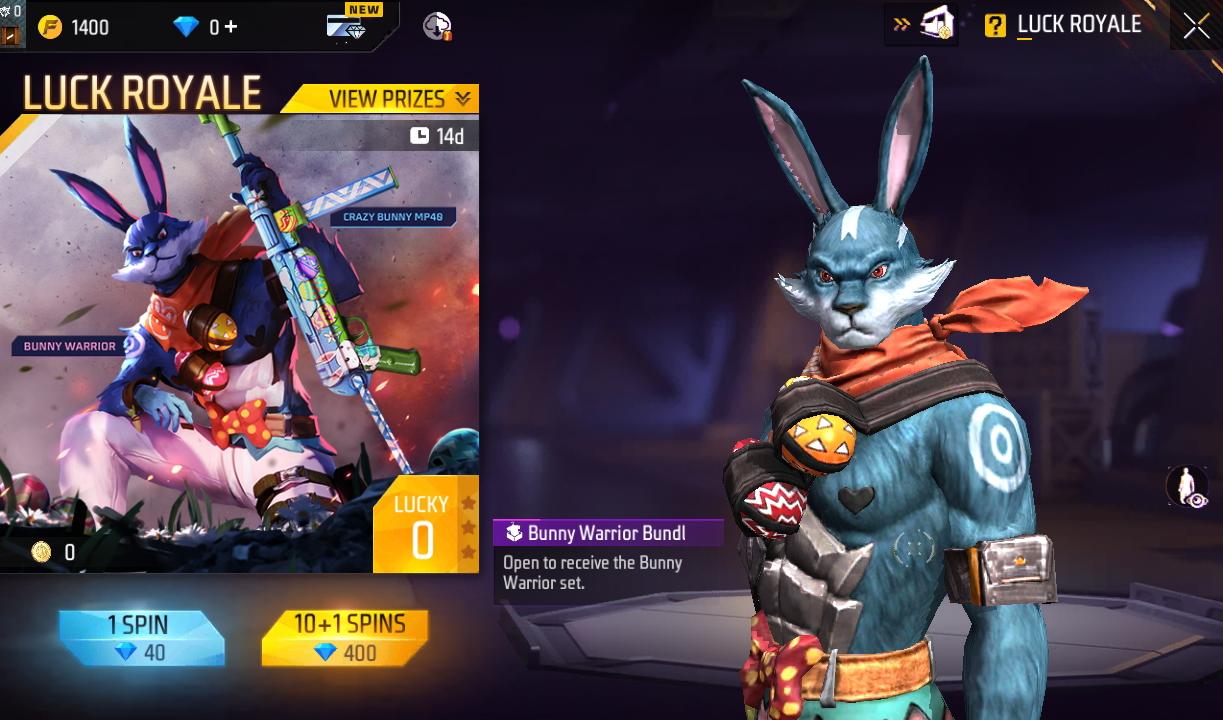This screenshot has height=720, width=1223.
Task: Click the cloud download icon
Action: pos(437,27)
